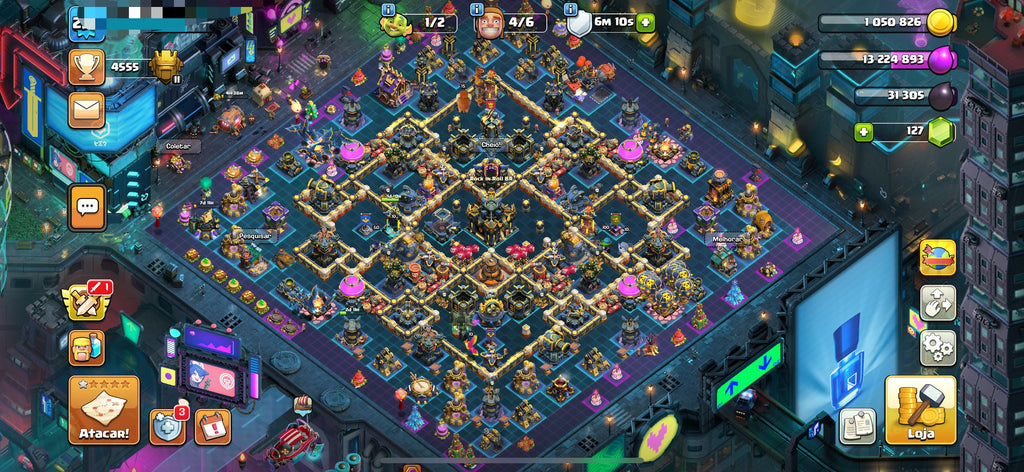Viewport: 1024px width, 472px height.
Task: Open the Loja shop
Action: [x=920, y=409]
